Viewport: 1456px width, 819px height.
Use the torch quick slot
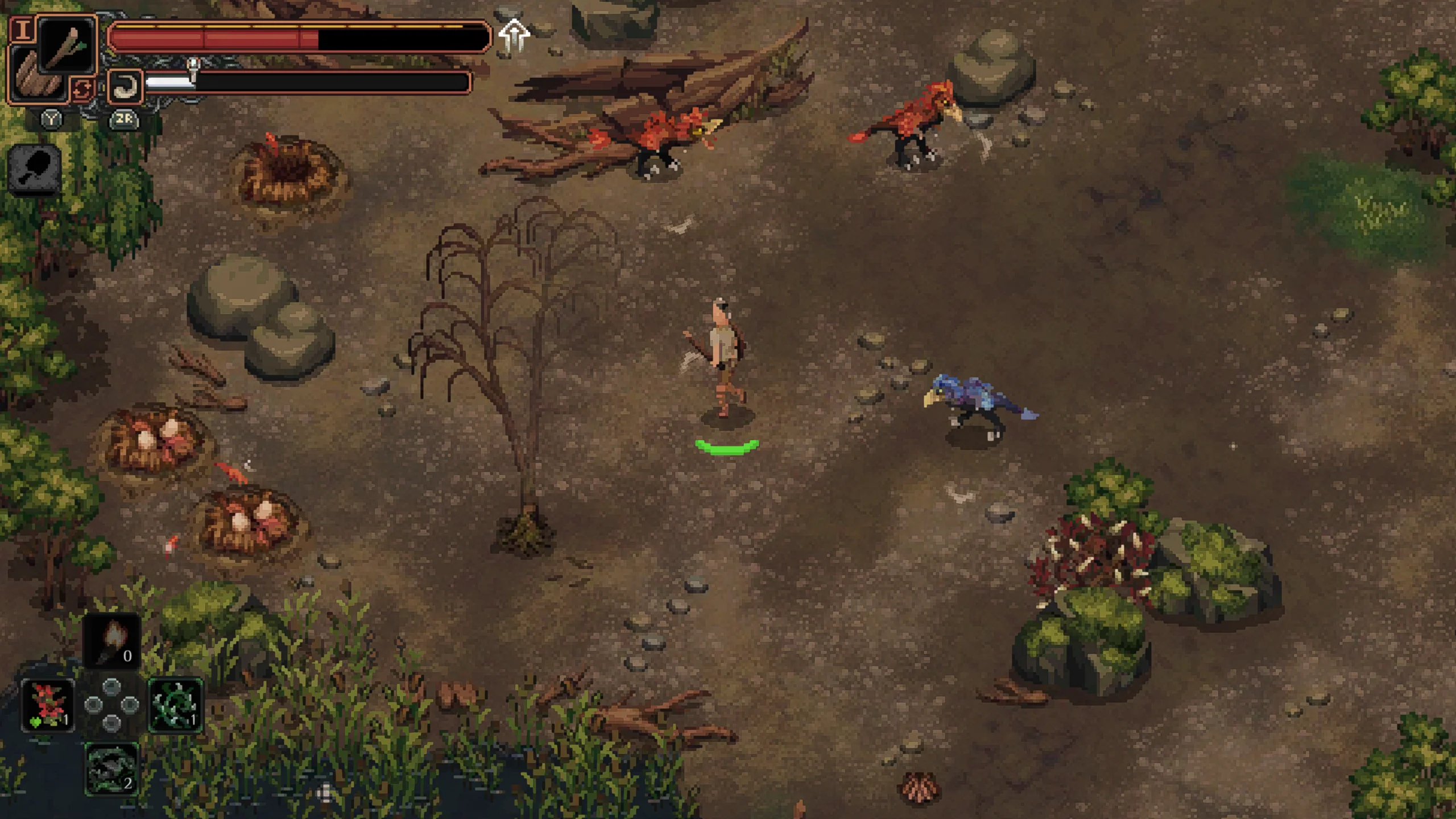pos(112,640)
